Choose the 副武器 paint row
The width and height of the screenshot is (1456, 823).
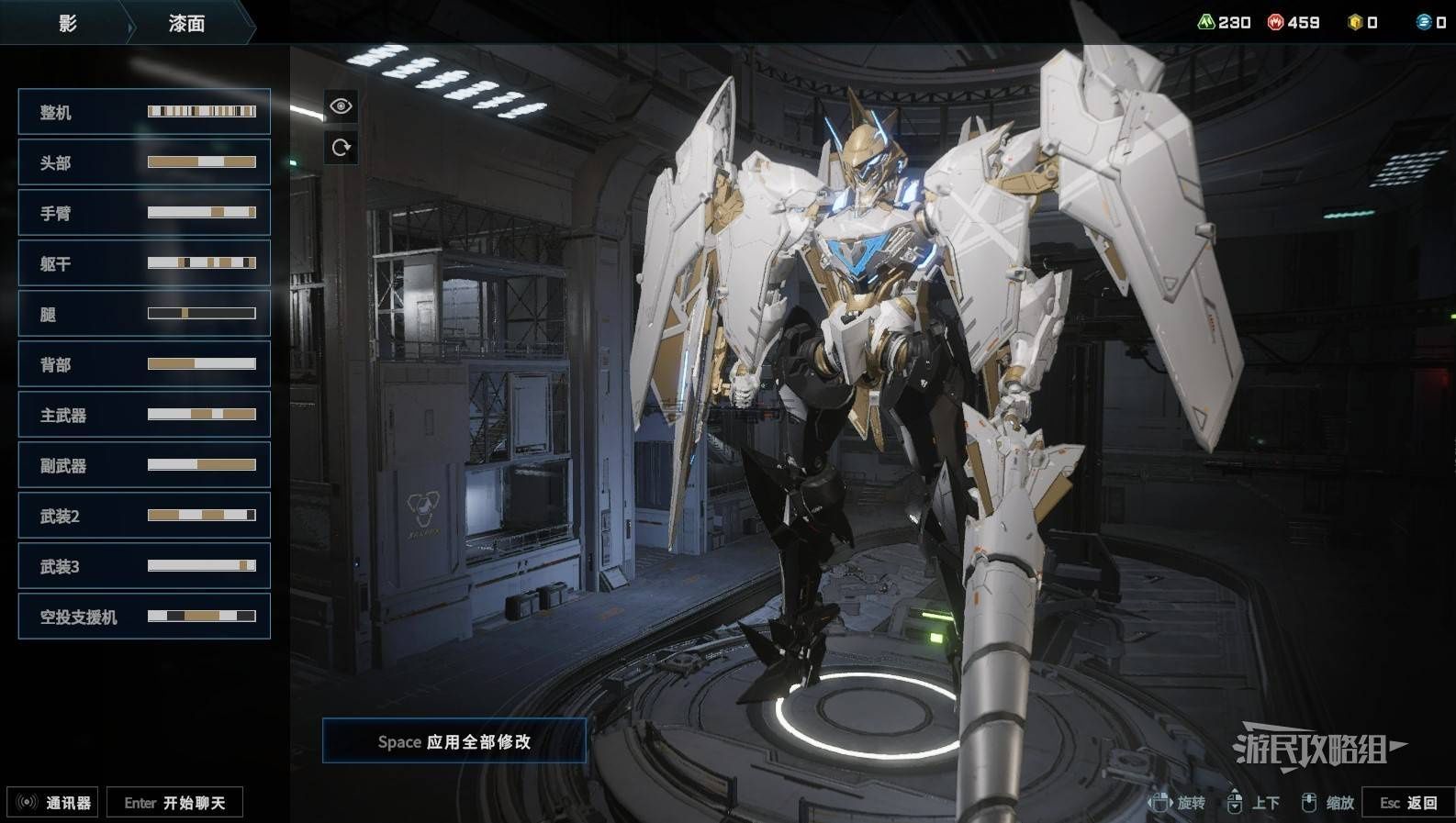(144, 465)
